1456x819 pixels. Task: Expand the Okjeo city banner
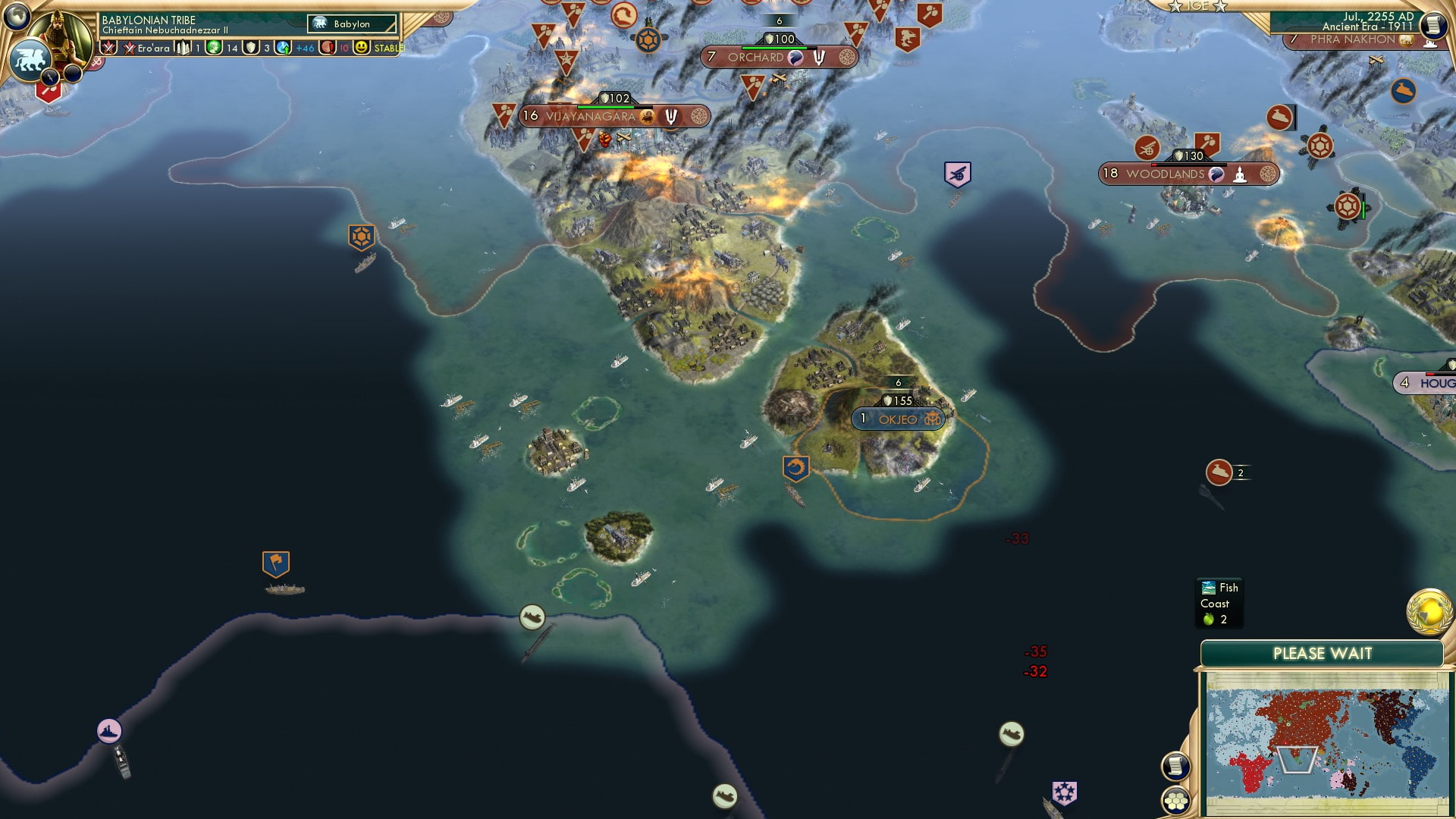(x=899, y=418)
